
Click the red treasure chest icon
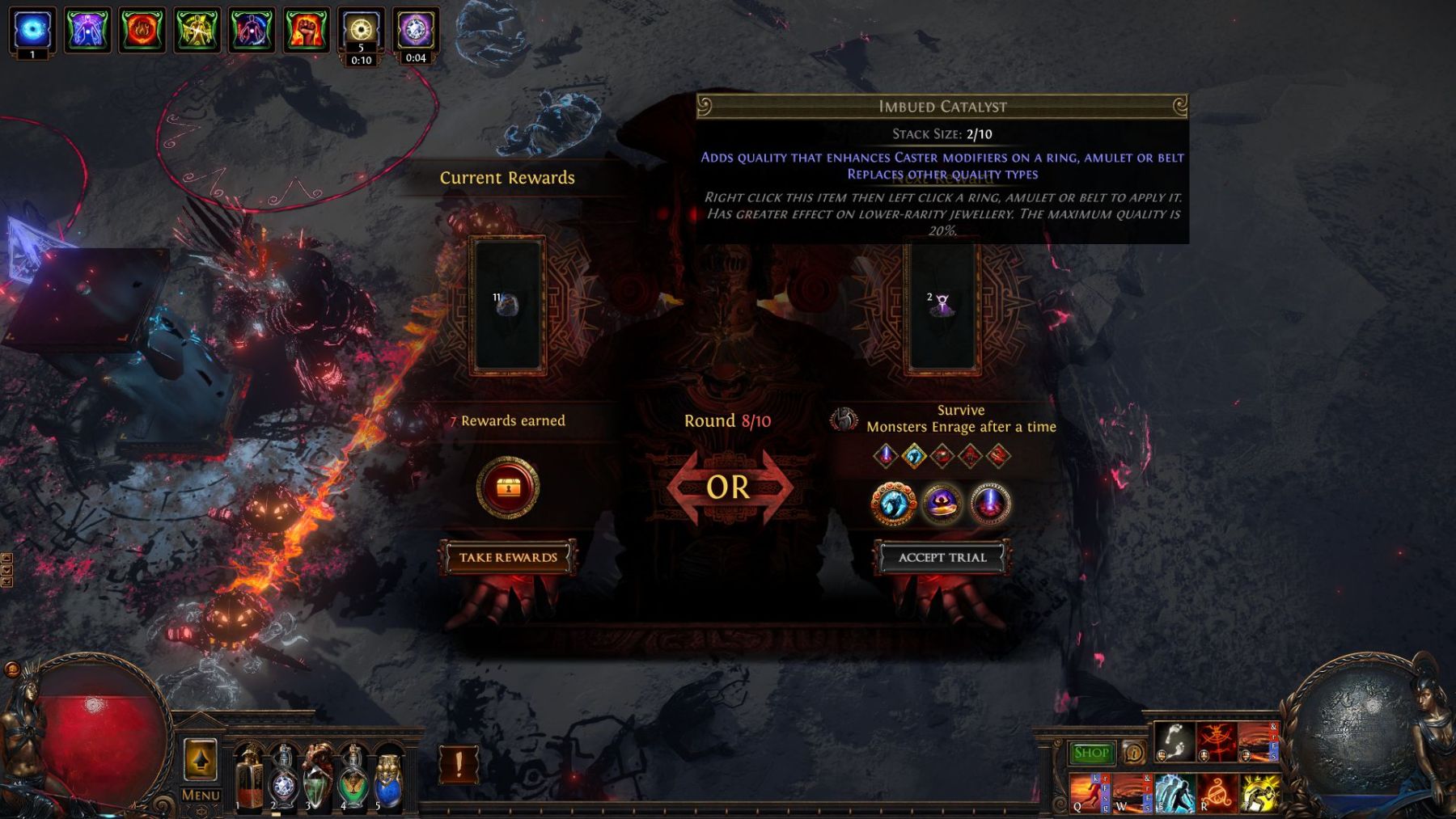pyautogui.click(x=507, y=488)
